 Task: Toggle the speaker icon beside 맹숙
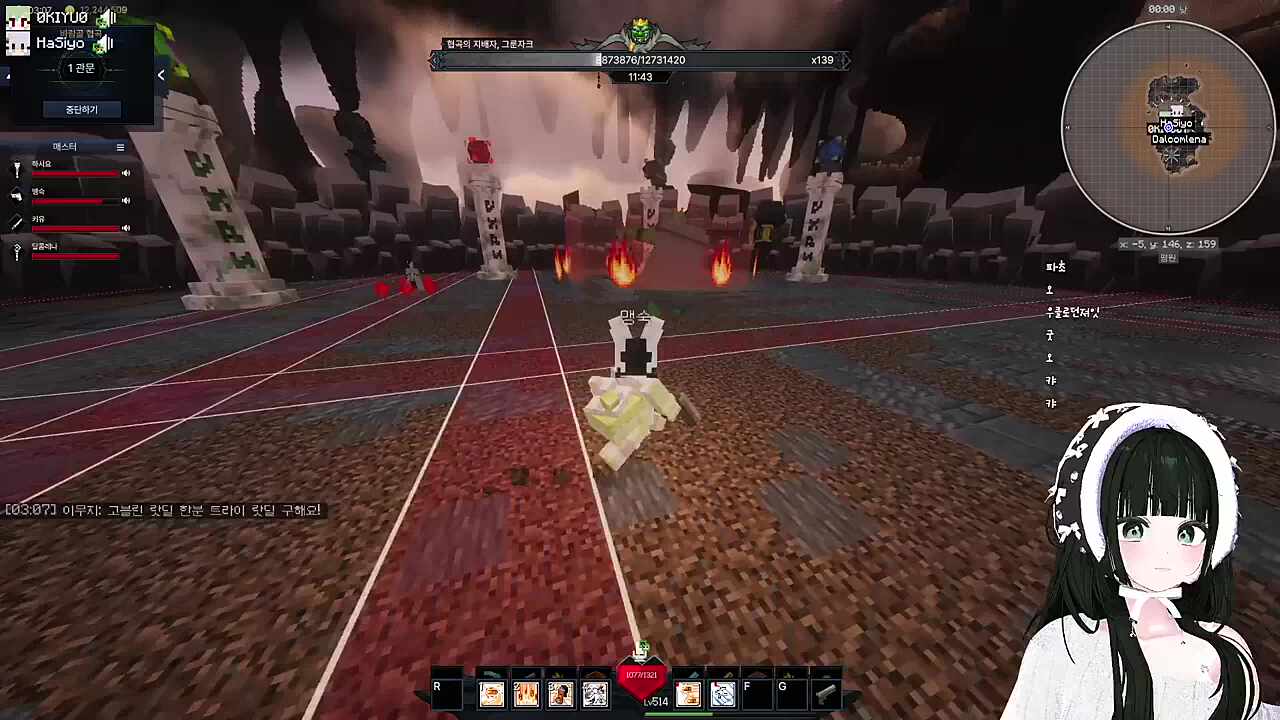126,200
